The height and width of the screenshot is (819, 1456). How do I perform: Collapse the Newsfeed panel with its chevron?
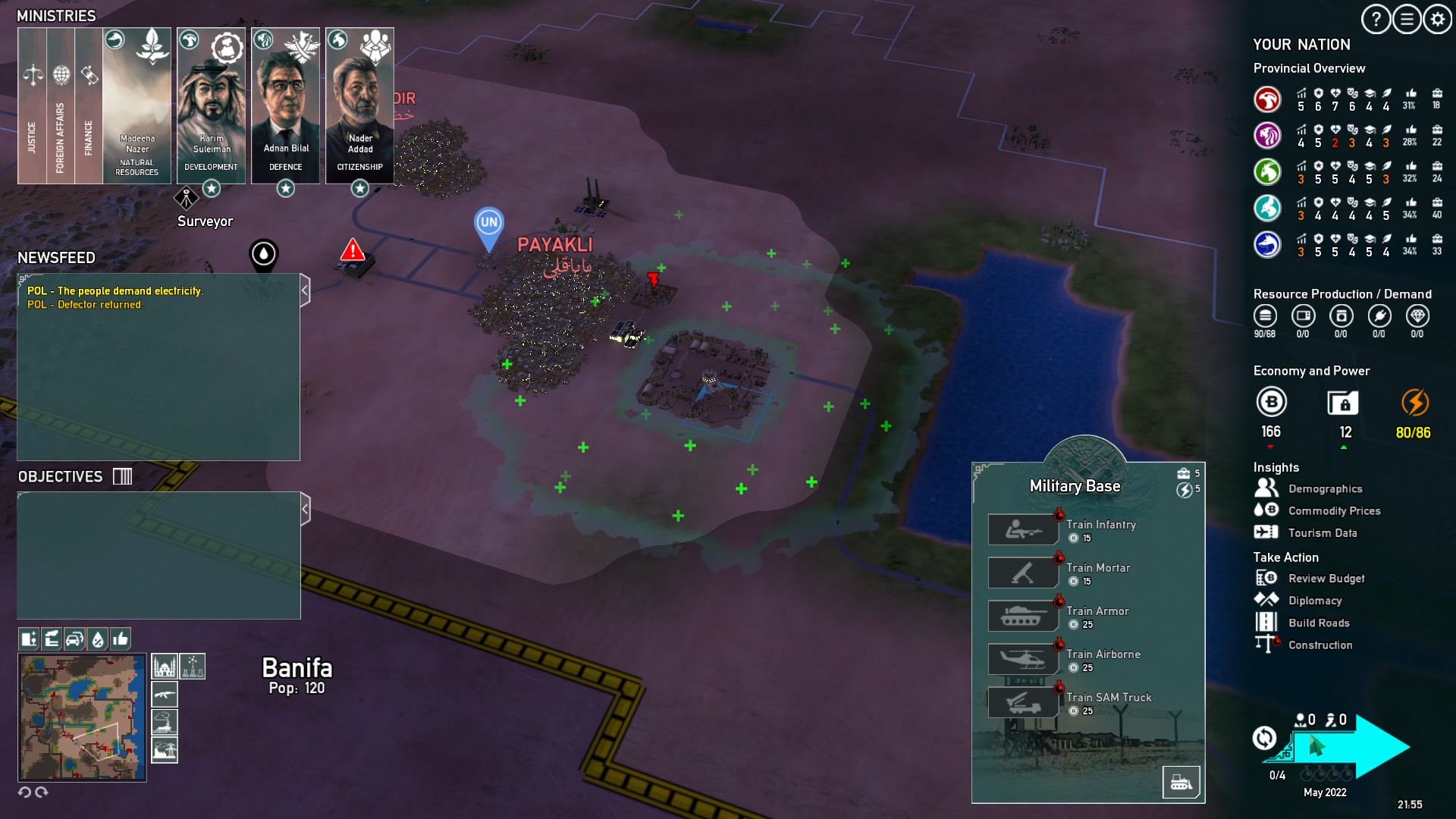[x=306, y=289]
